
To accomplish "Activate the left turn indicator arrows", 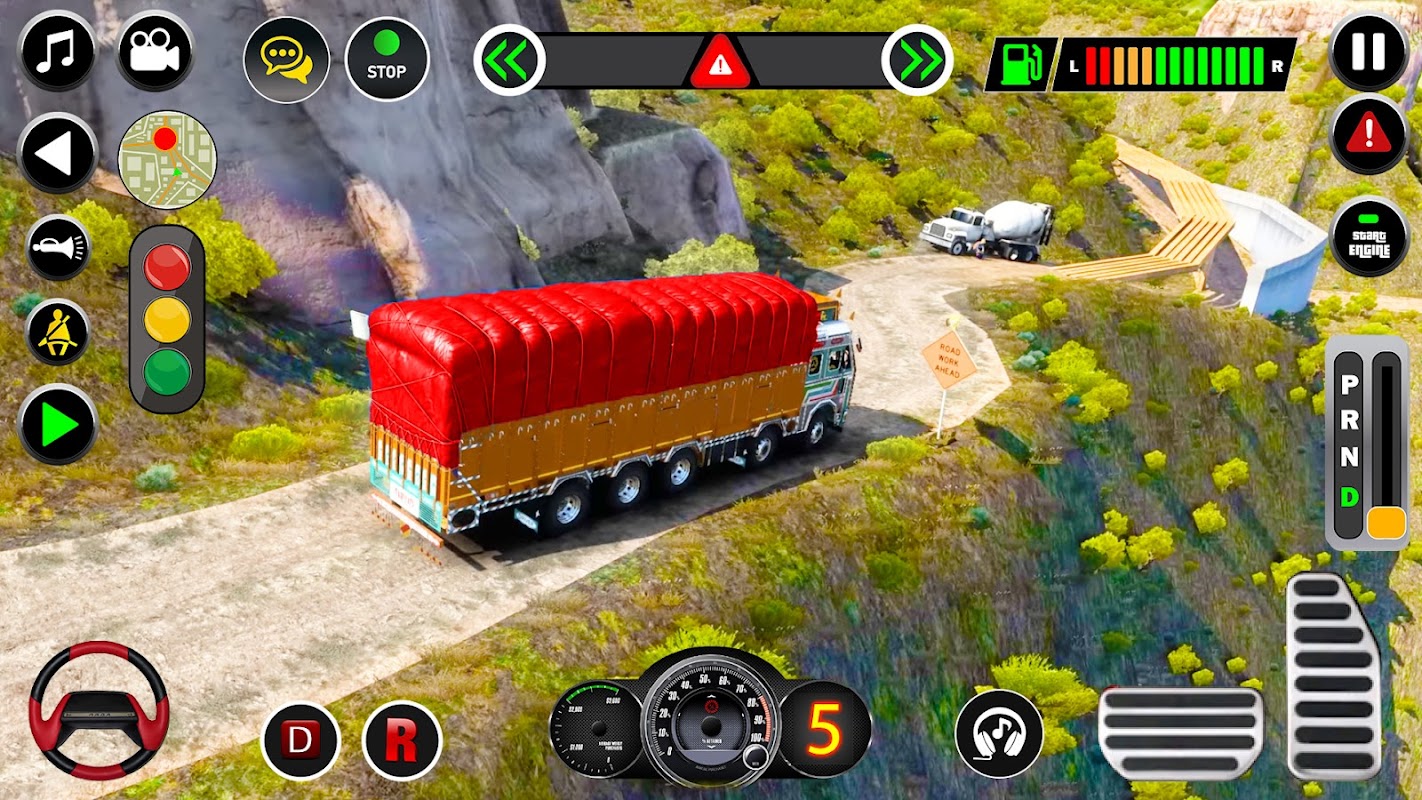I will pyautogui.click(x=509, y=61).
